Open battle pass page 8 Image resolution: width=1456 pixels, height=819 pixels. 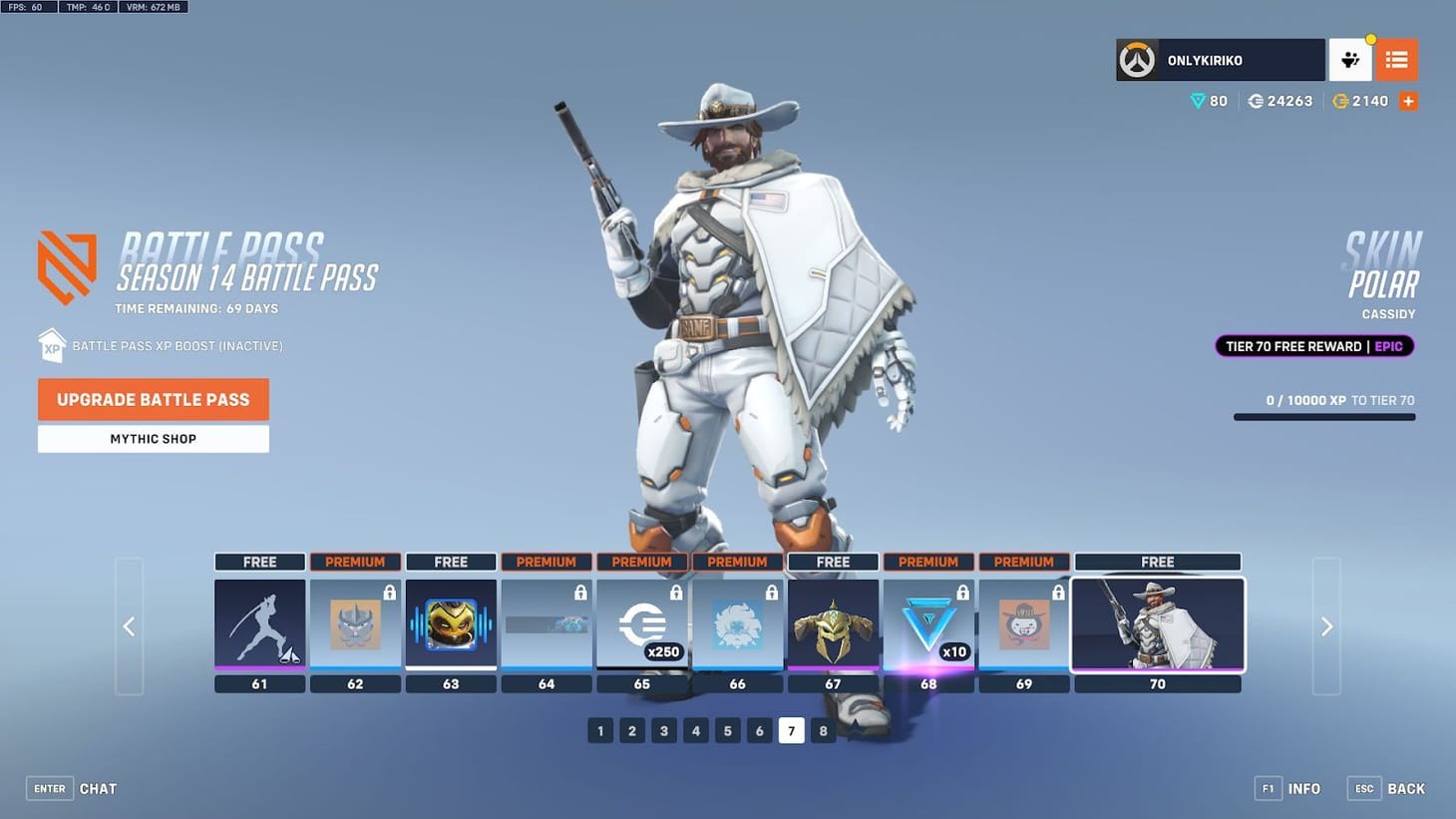click(823, 730)
